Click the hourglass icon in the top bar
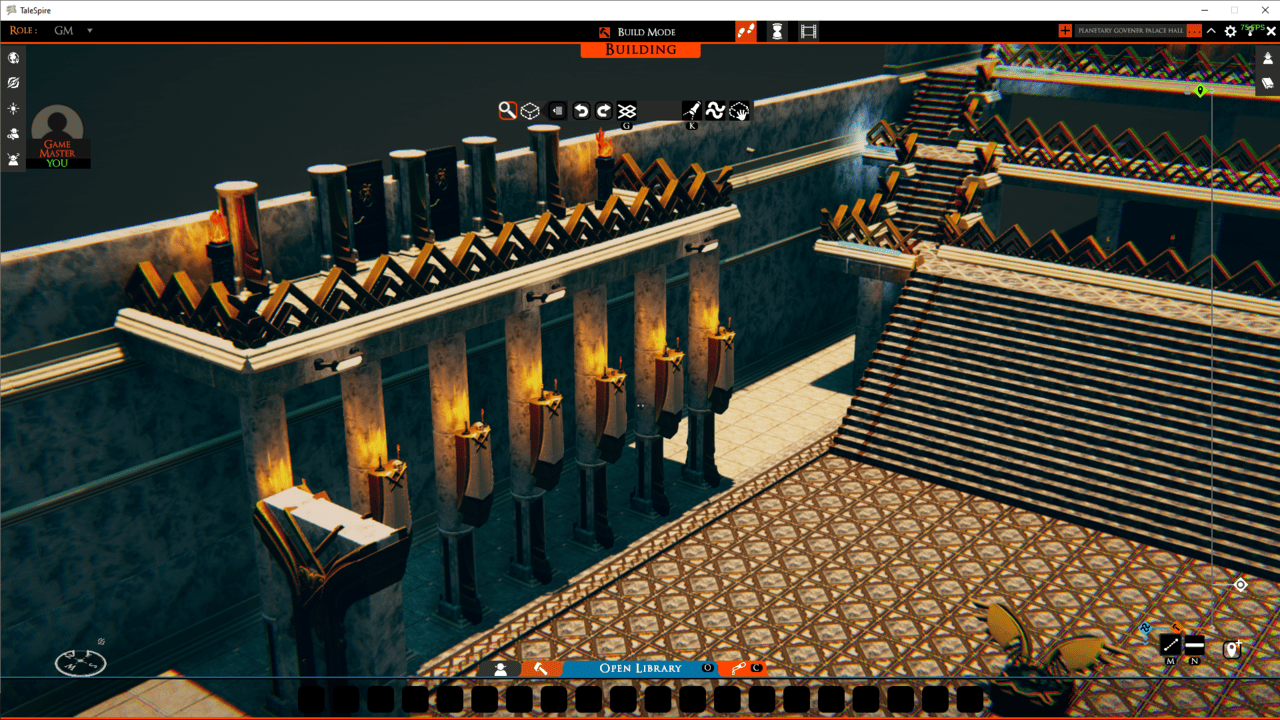This screenshot has height=720, width=1280. coord(777,31)
